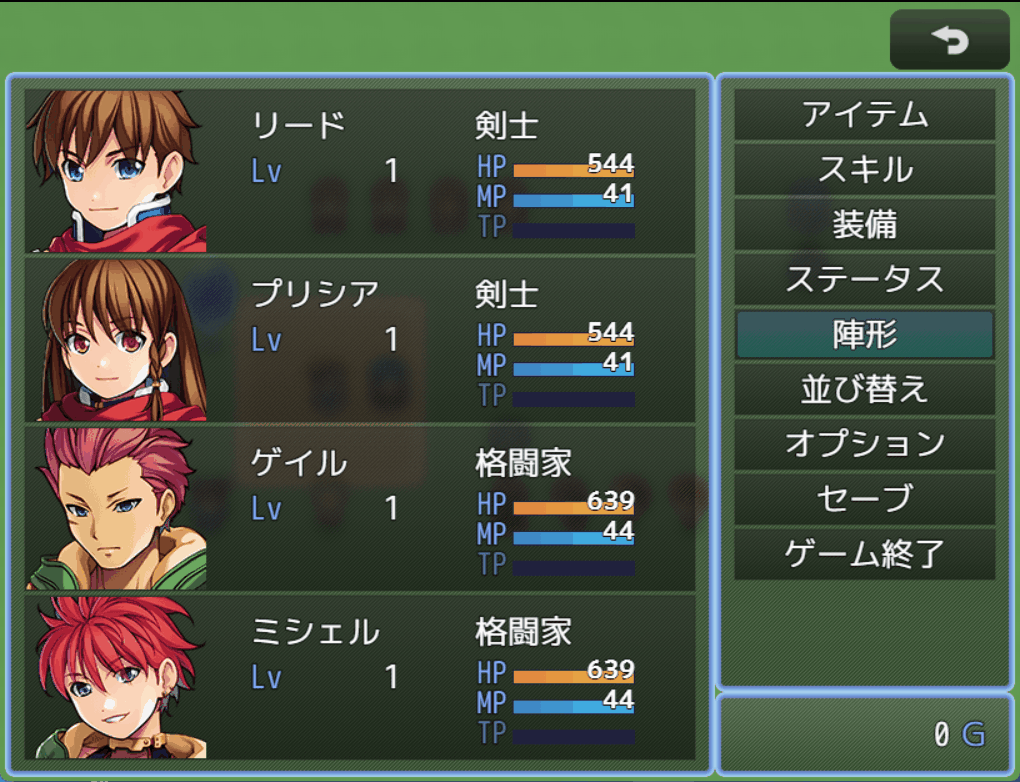1020x782 pixels.
Task: Select party member プリシア
Action: [x=360, y=340]
